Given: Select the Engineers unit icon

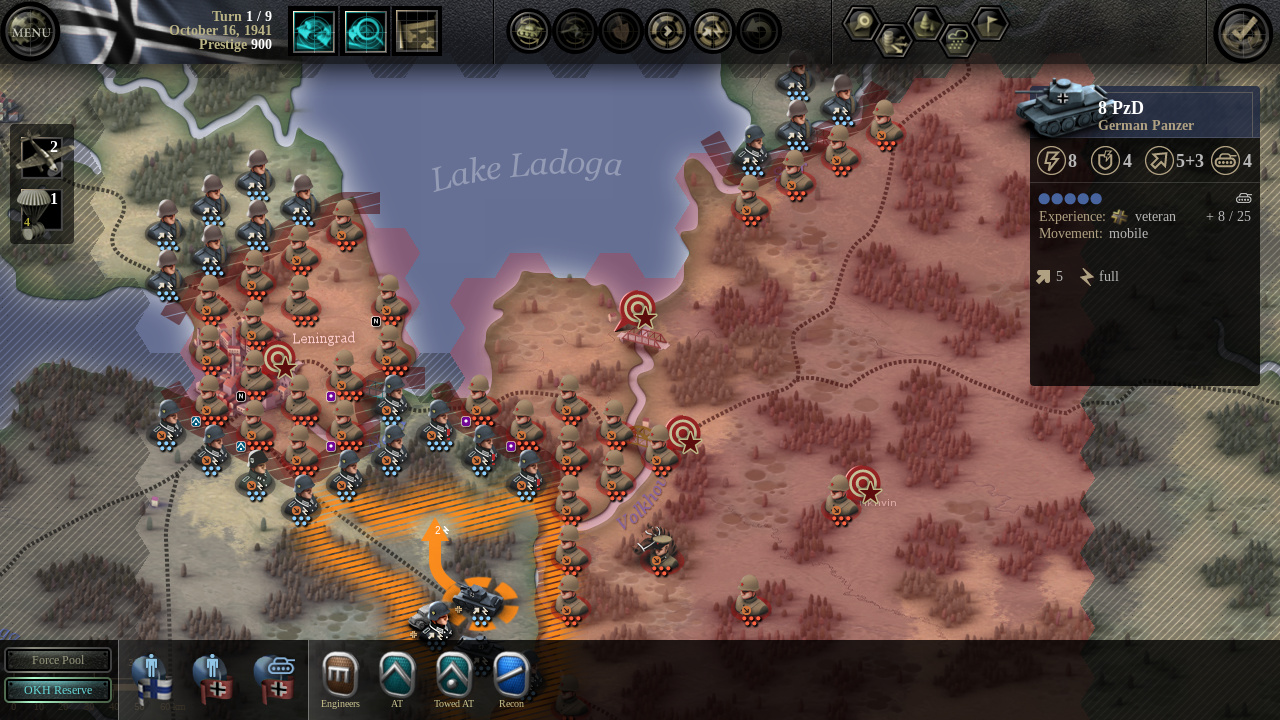Looking at the screenshot, I should [340, 675].
